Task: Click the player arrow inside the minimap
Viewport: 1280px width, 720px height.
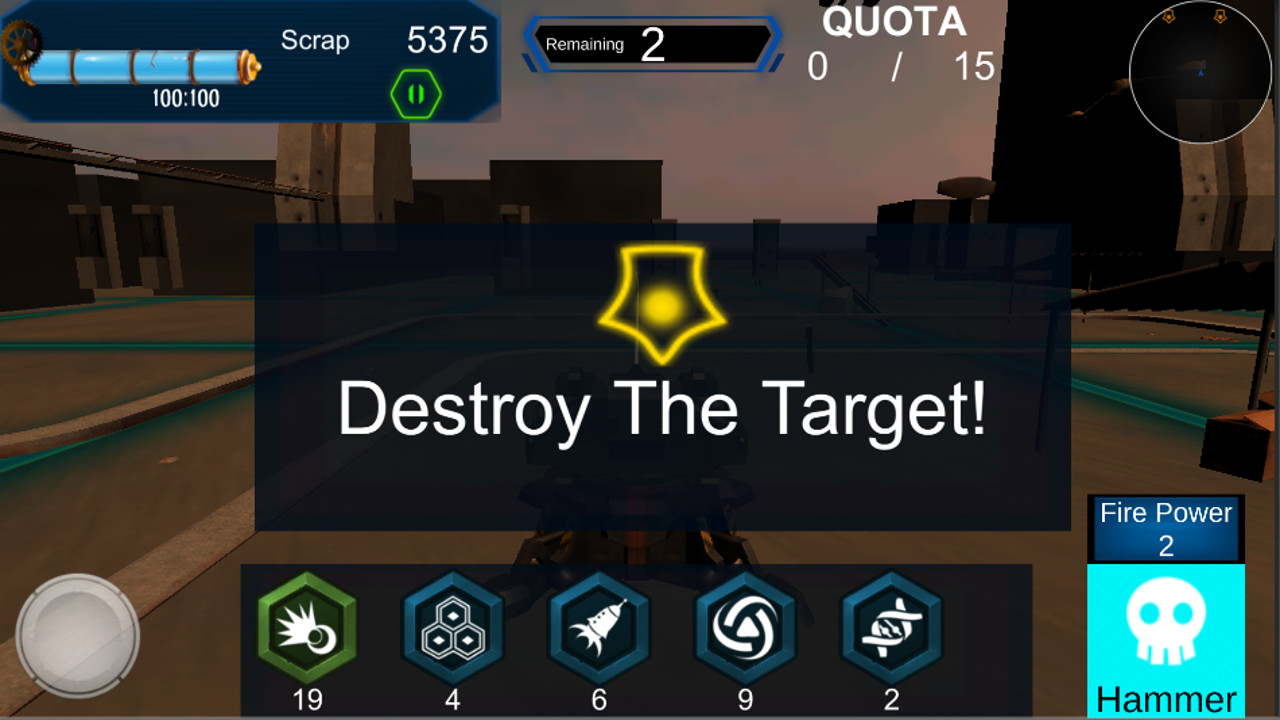Action: [1203, 72]
